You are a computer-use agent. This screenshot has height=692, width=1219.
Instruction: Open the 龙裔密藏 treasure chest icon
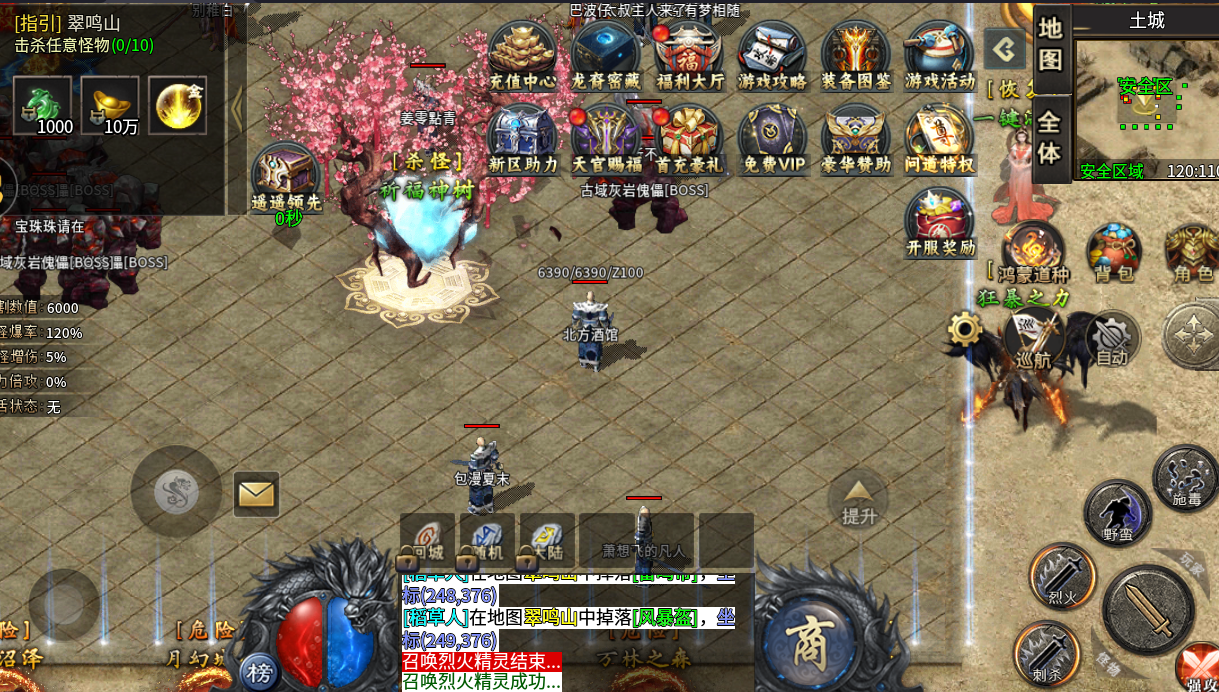[x=606, y=56]
